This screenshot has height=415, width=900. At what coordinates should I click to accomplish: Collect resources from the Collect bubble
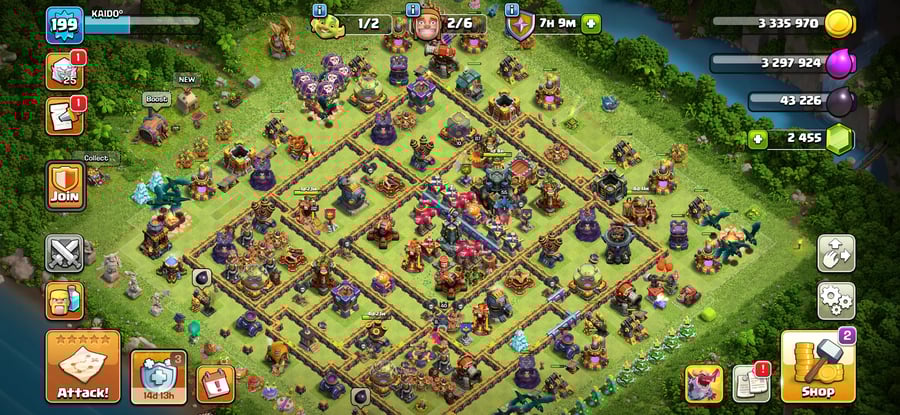click(x=97, y=158)
